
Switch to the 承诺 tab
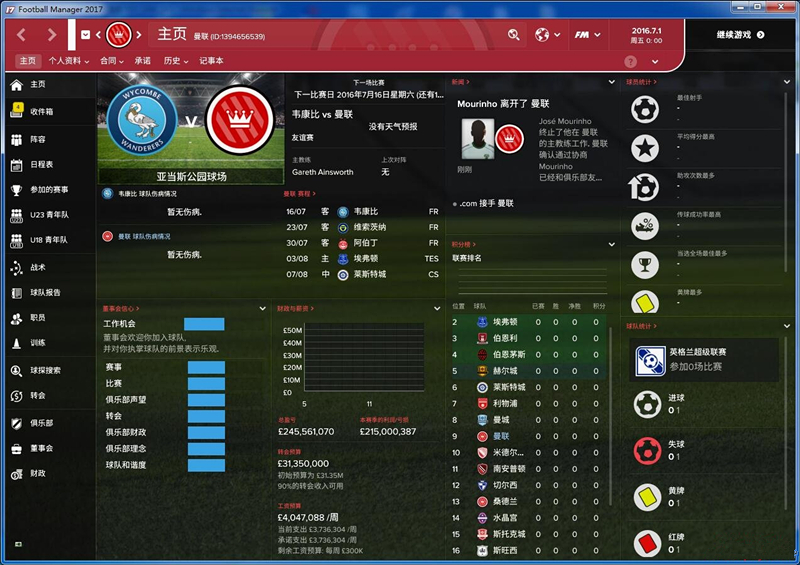(x=142, y=61)
